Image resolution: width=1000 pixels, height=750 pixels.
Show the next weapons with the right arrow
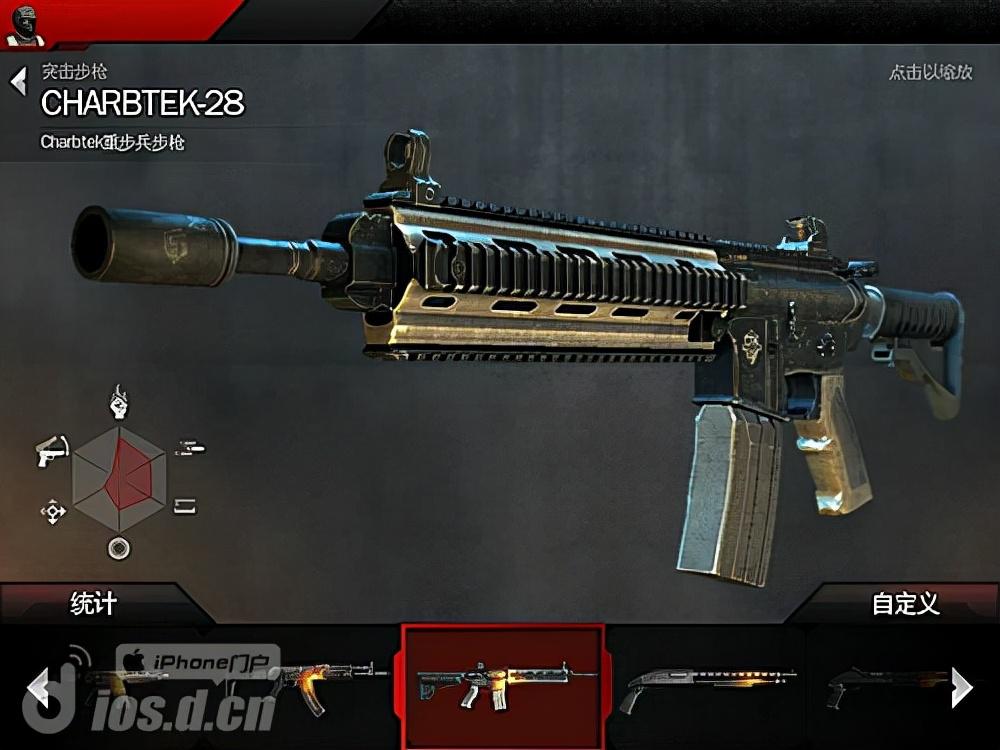tap(961, 687)
